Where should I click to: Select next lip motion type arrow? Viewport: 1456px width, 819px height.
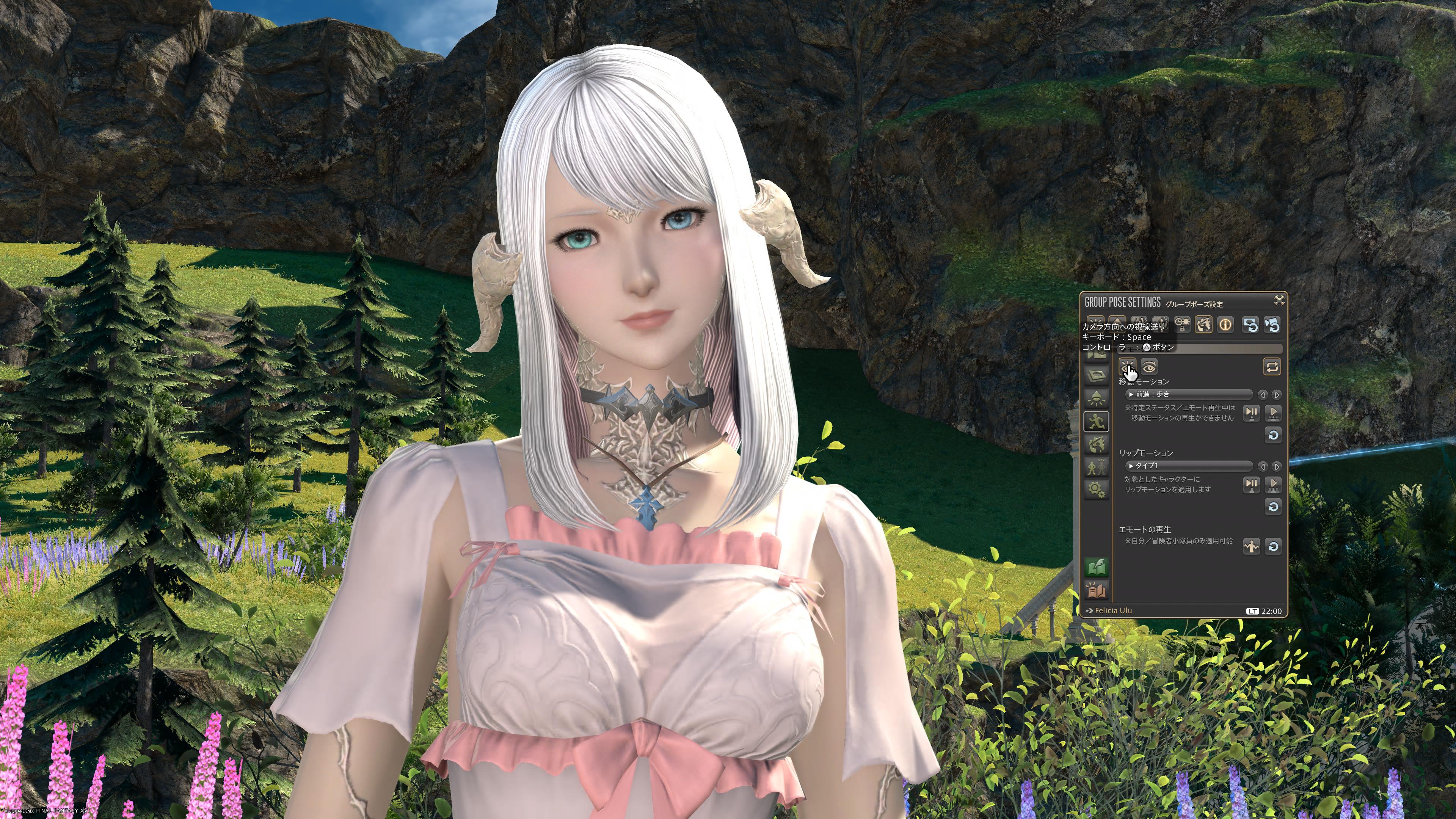1276,467
